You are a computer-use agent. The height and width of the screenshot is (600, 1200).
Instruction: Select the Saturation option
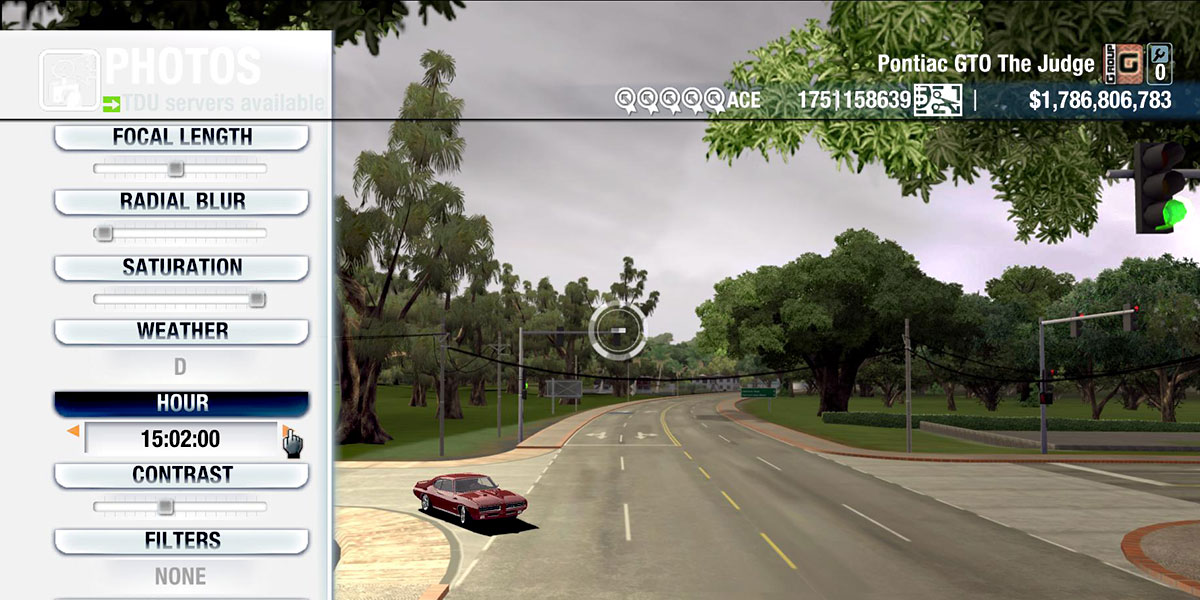click(x=181, y=268)
